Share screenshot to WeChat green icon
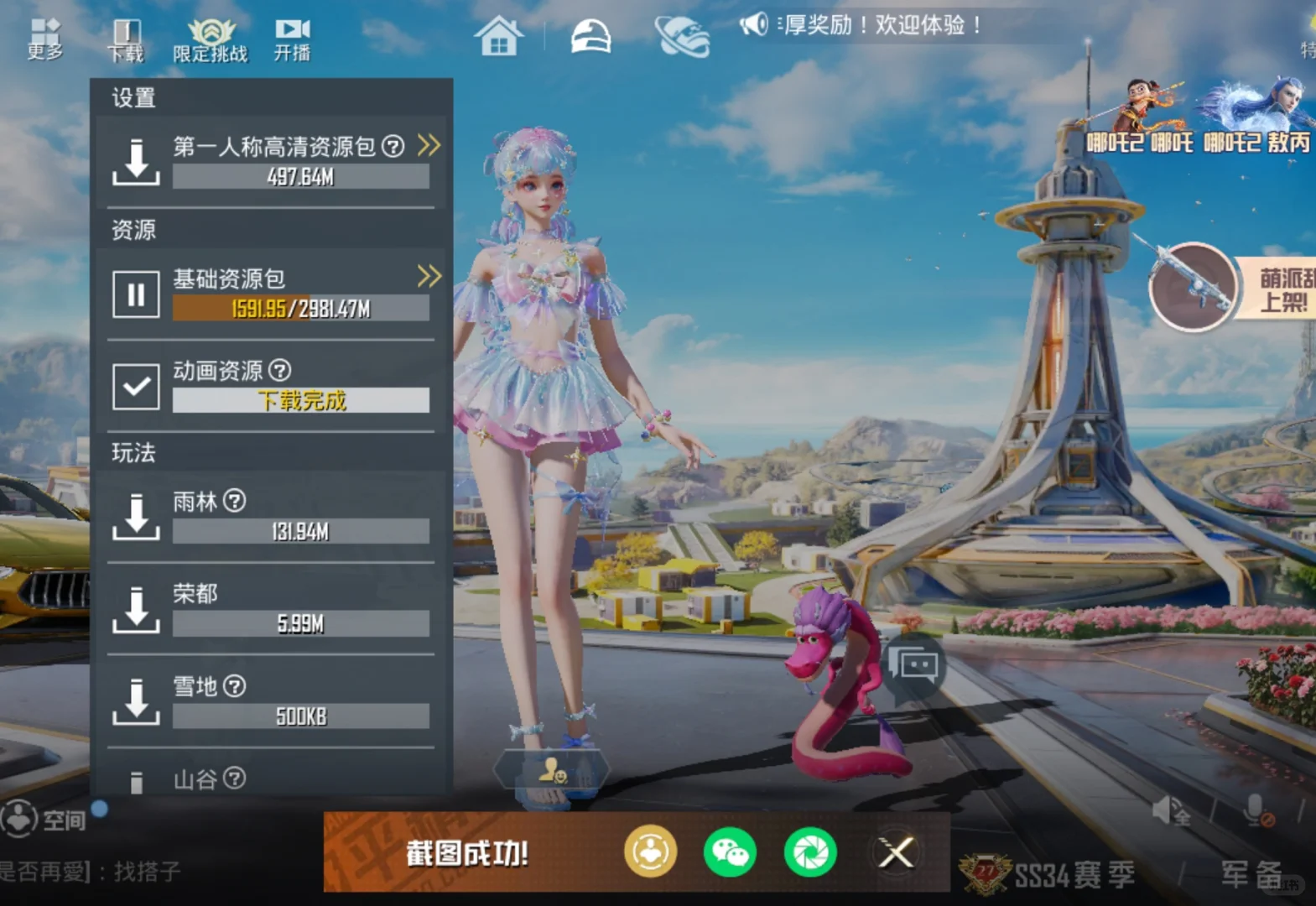 click(x=729, y=852)
